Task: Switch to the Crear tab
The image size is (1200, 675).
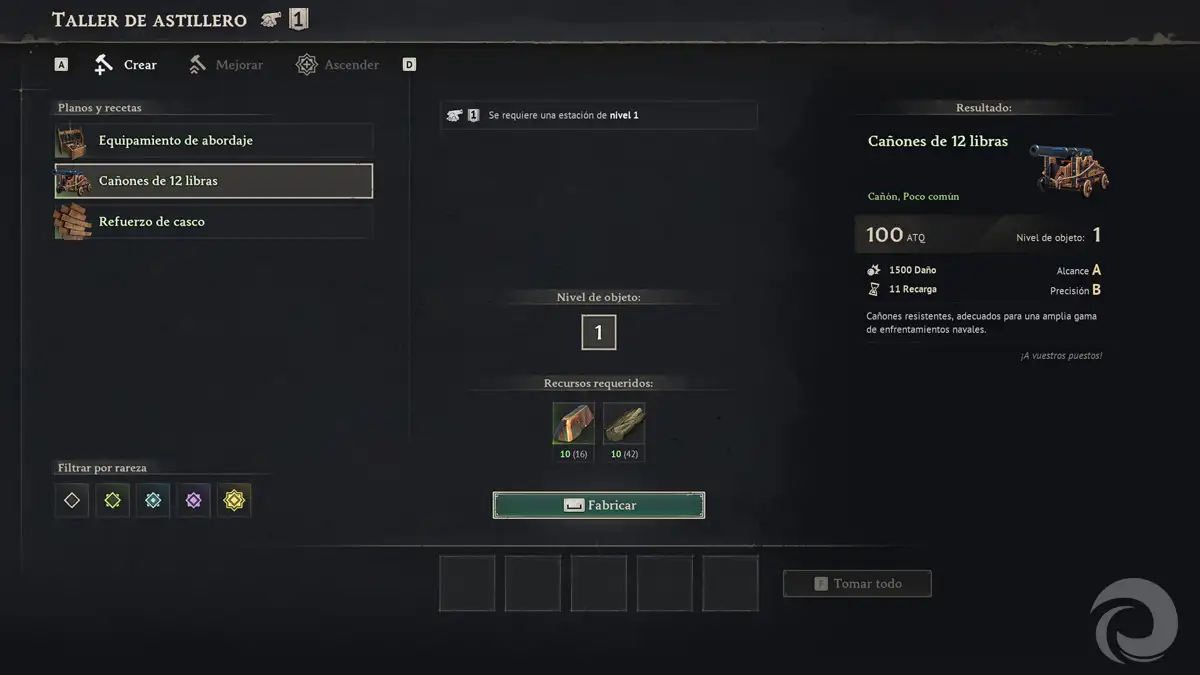Action: click(x=126, y=65)
